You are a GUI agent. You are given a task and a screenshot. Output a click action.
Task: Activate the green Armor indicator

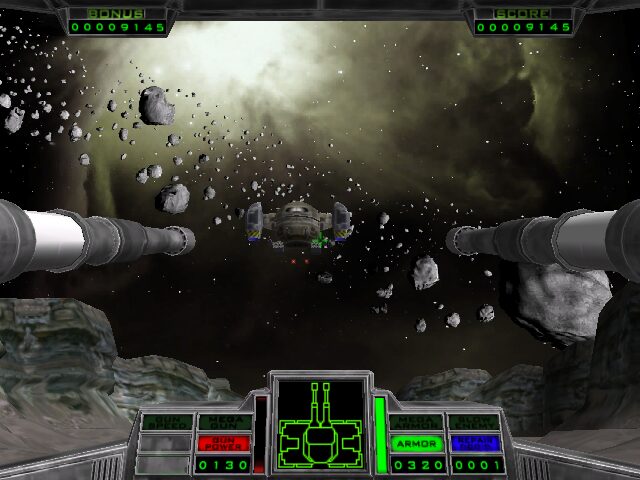[416, 443]
